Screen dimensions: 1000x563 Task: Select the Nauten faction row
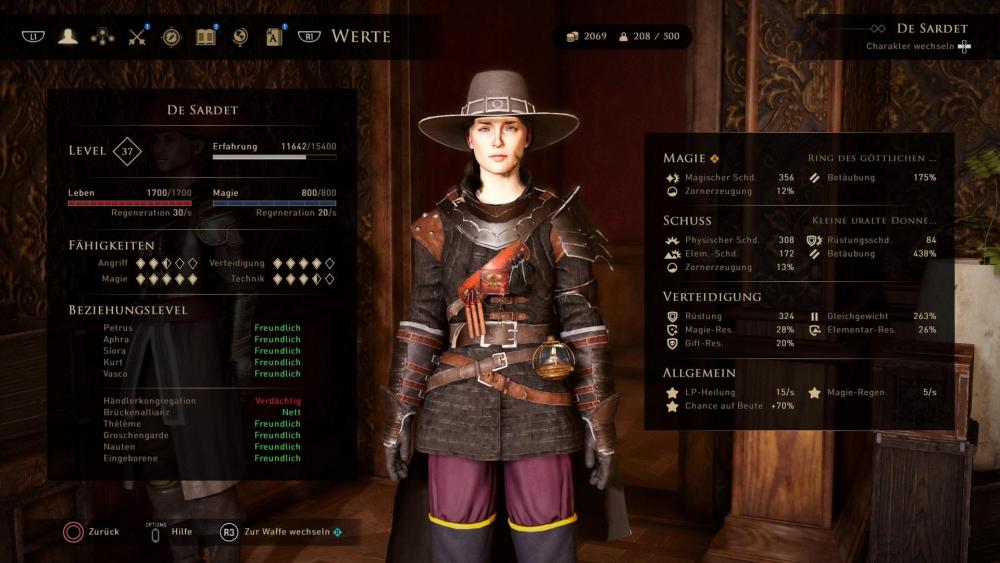pyautogui.click(x=118, y=447)
